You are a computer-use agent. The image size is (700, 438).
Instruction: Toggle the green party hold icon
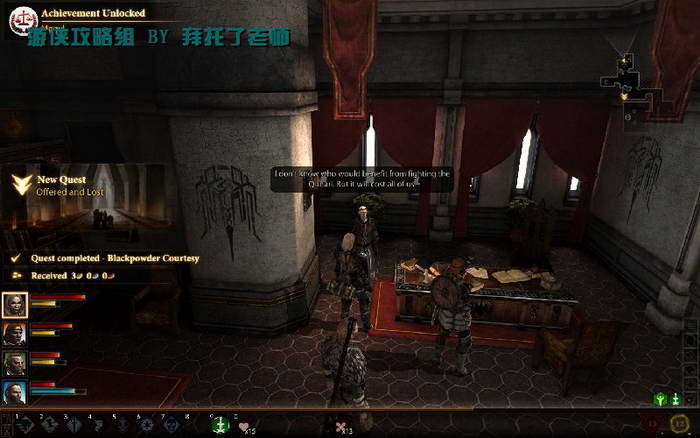[660, 399]
